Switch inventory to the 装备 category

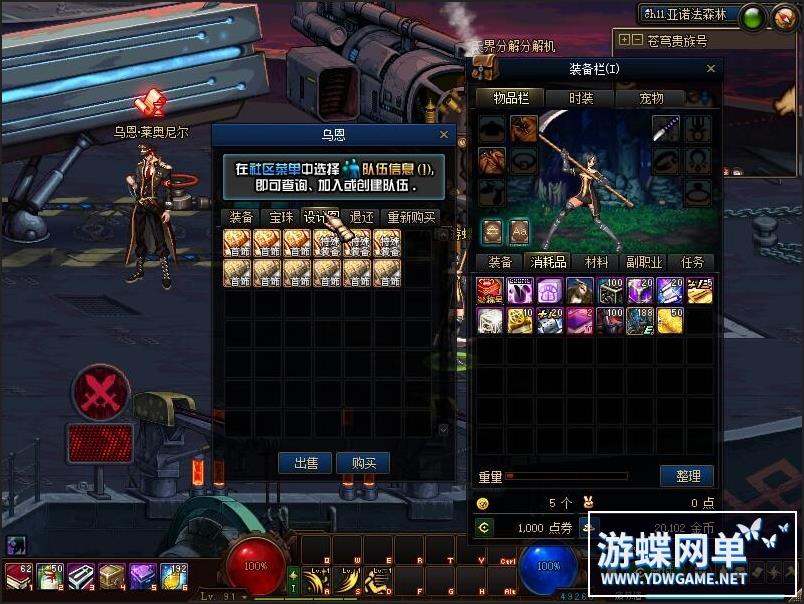click(x=500, y=262)
